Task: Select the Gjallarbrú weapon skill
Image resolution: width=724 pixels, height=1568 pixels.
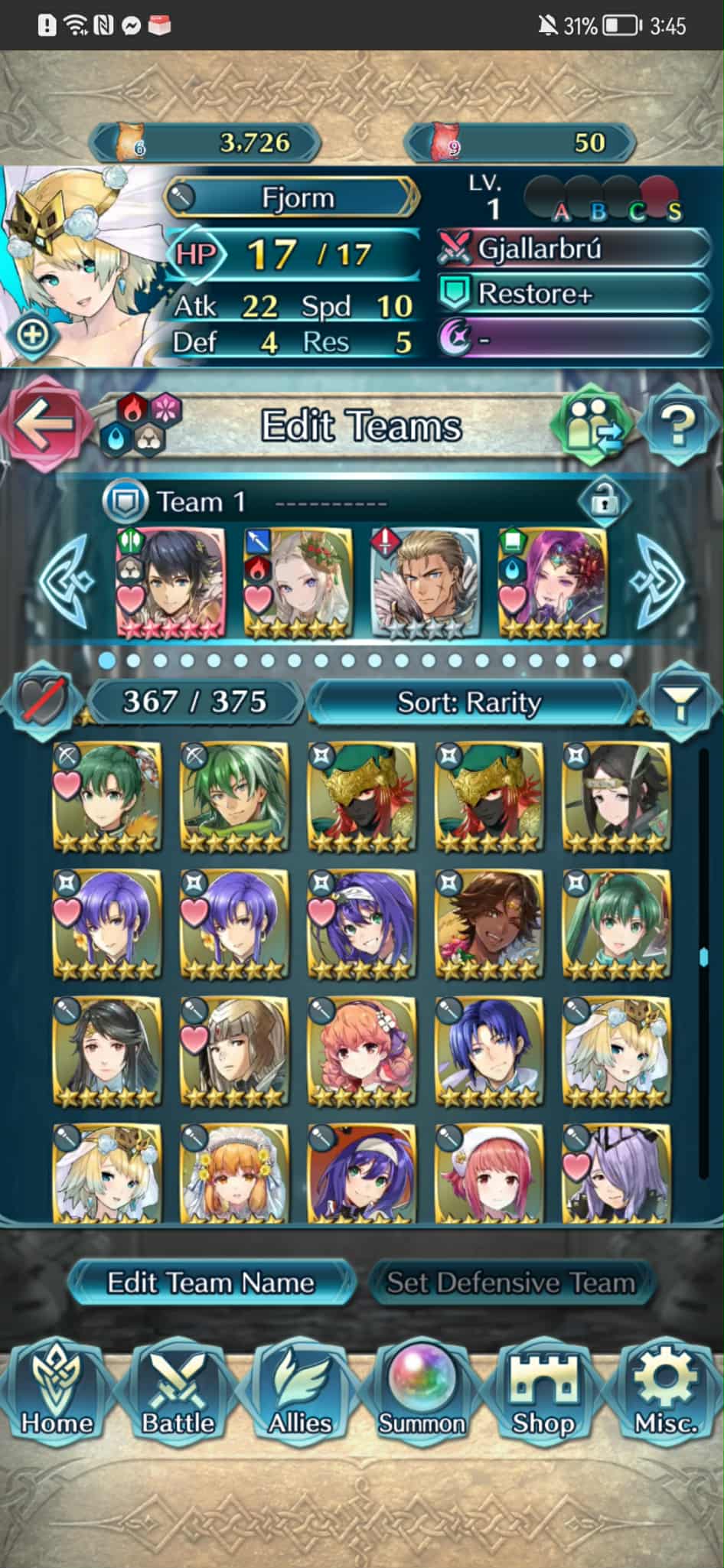Action: (x=574, y=249)
